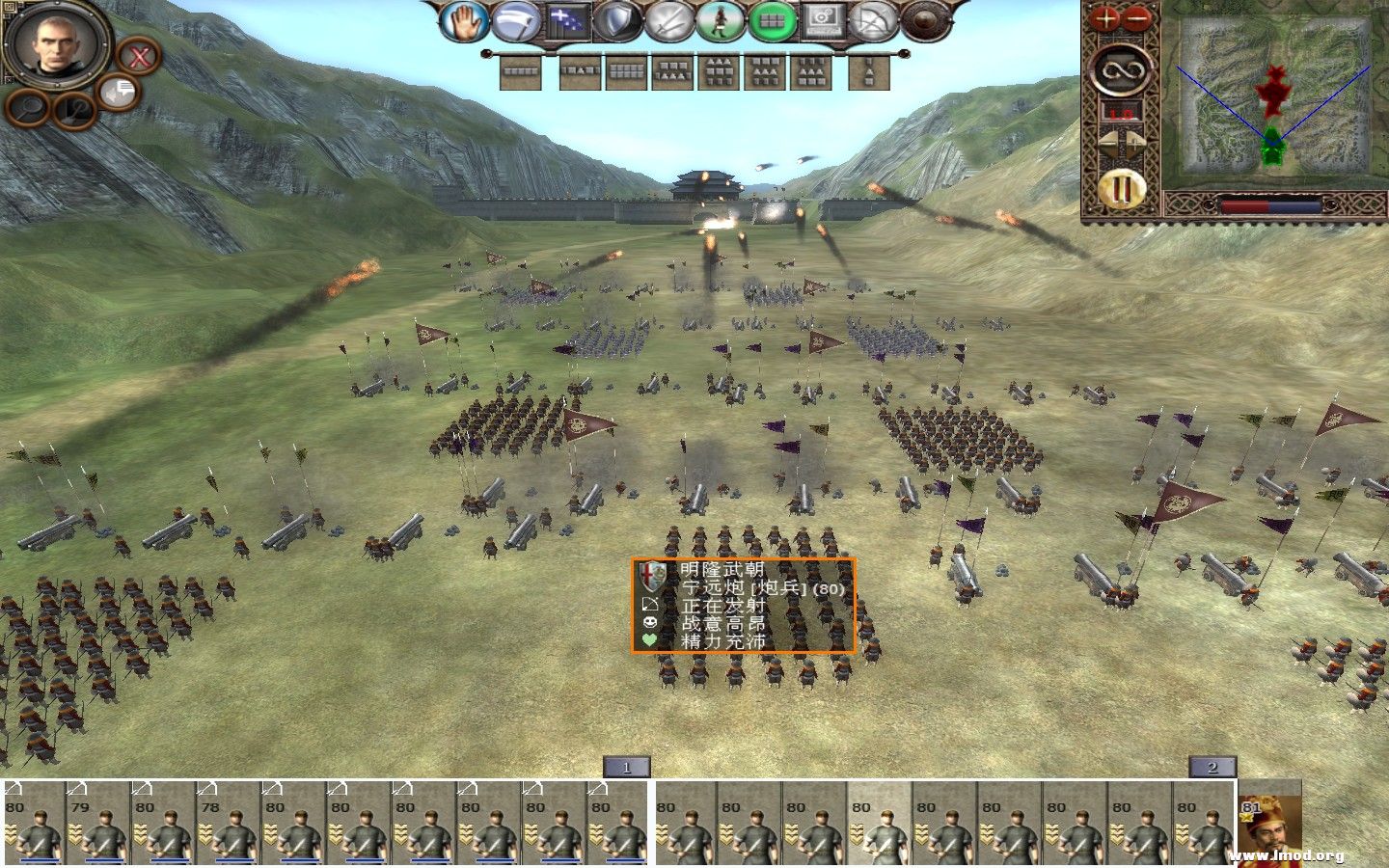Dismiss the advisor with the red X

139,56
